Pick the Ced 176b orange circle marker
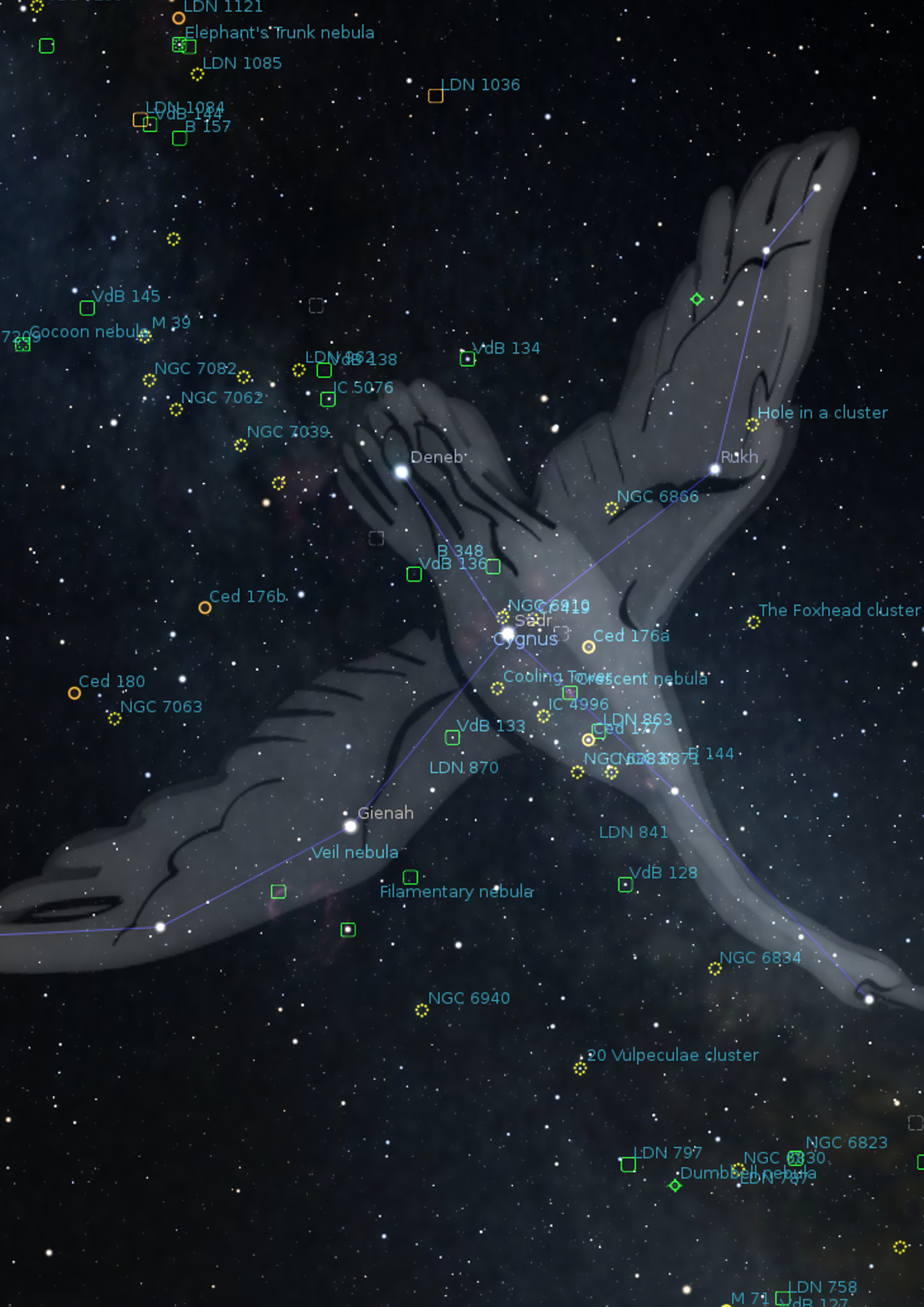 point(205,607)
